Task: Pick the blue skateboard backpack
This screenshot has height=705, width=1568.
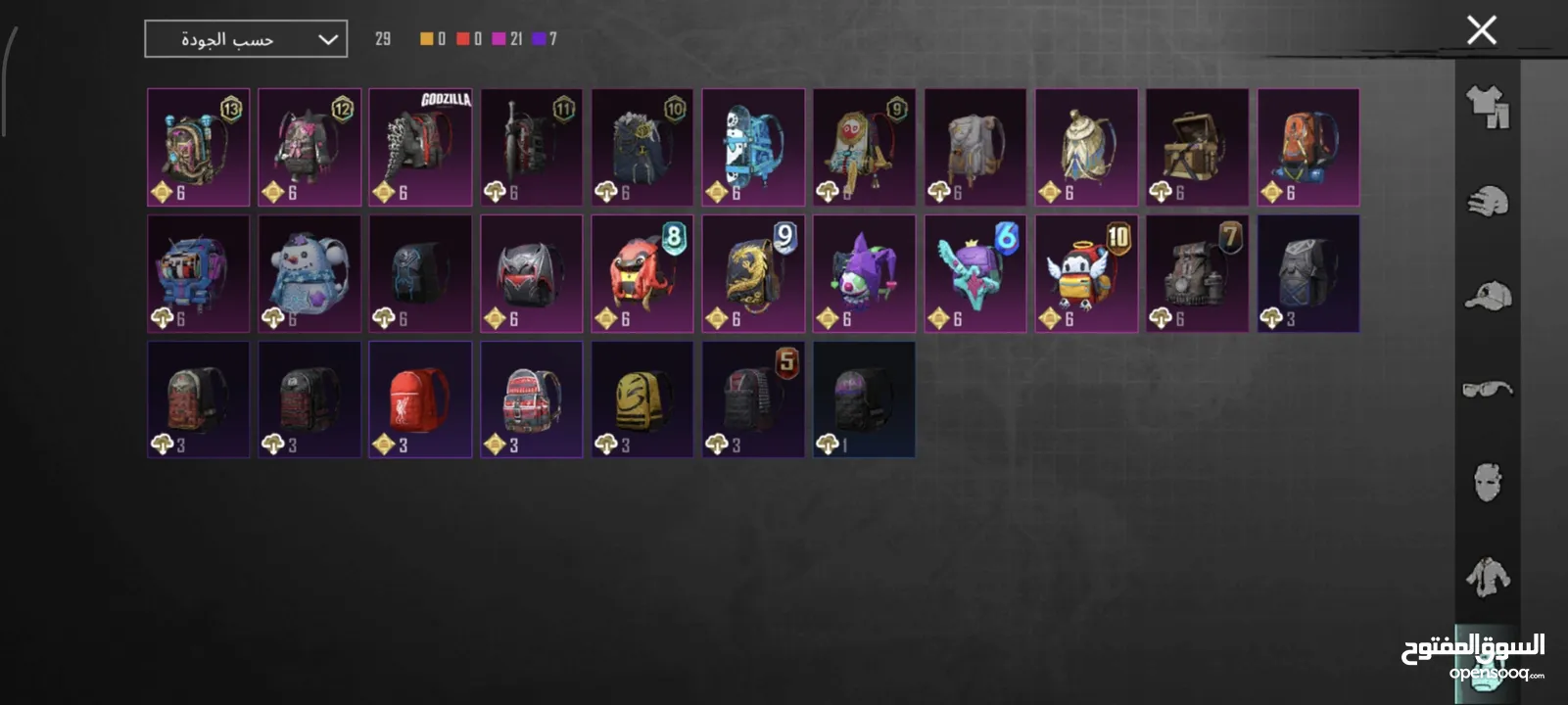Action: point(753,147)
